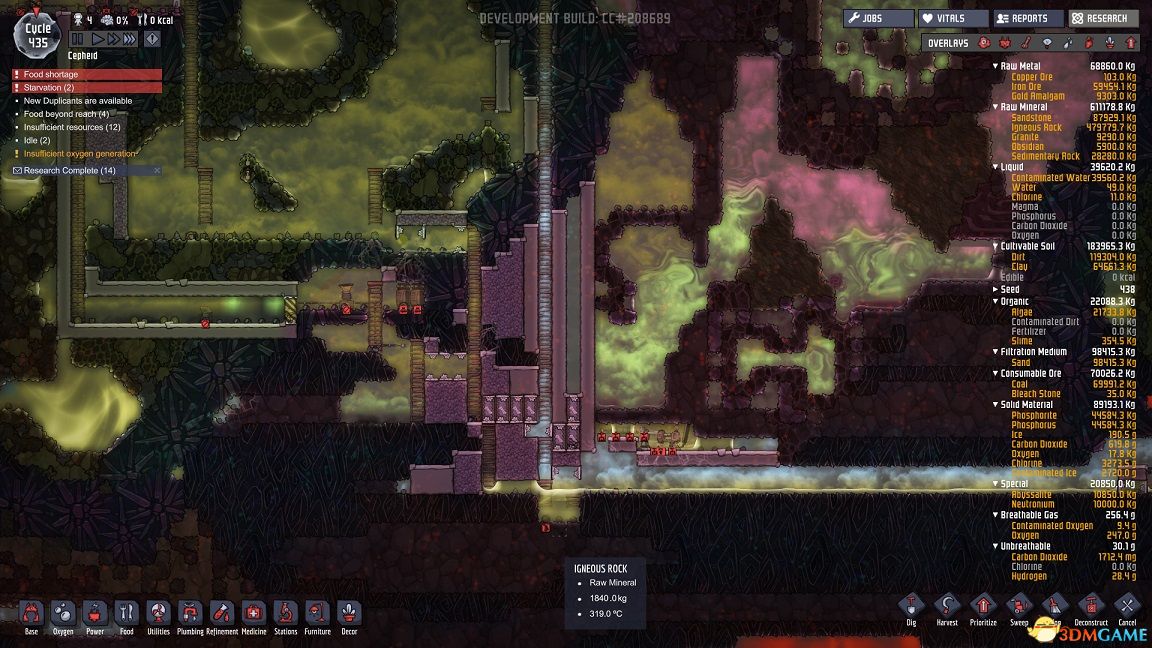Activate the Dig tool
Viewport: 1152px width, 648px height.
[x=910, y=605]
